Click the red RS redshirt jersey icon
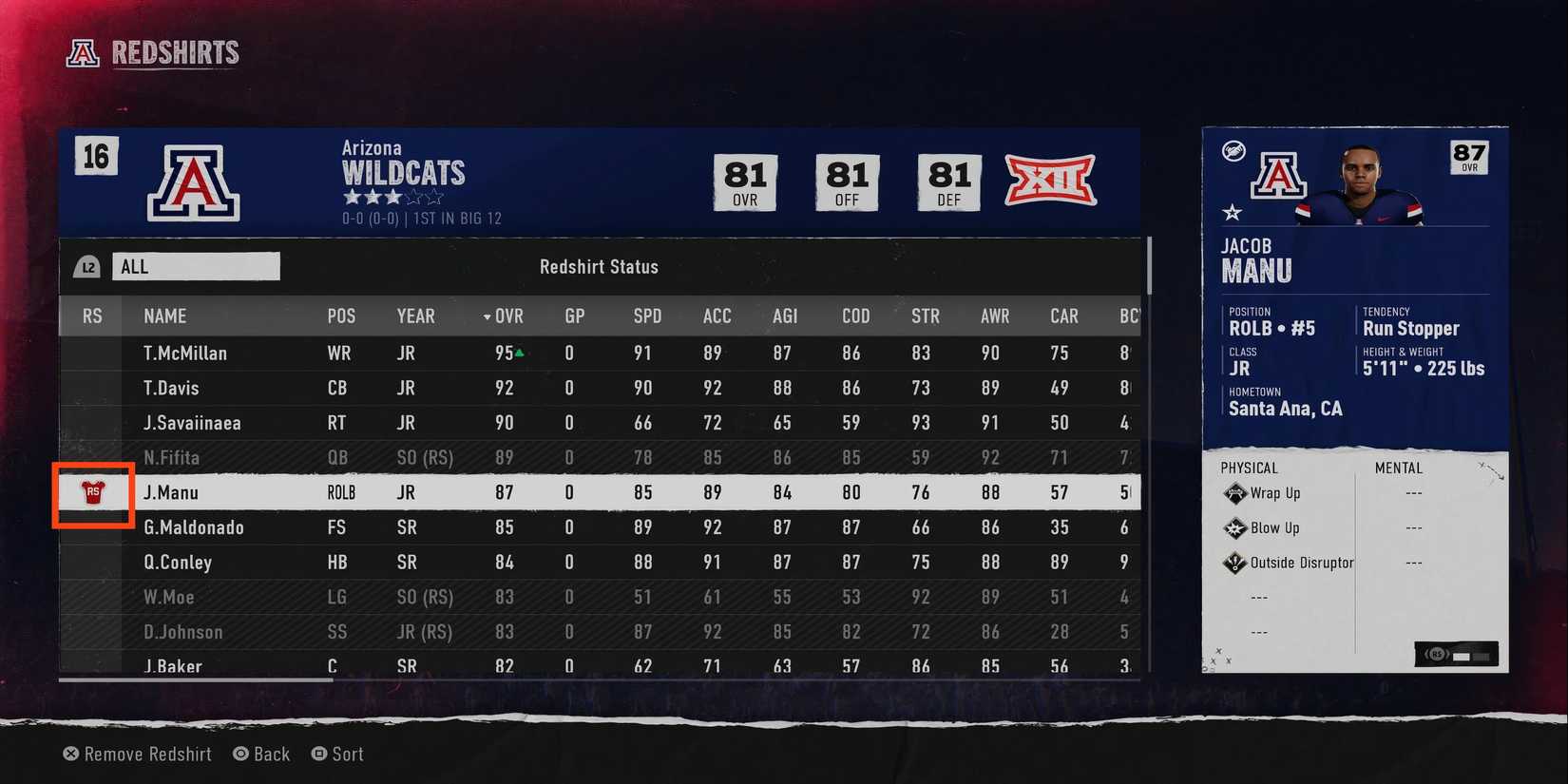The height and width of the screenshot is (784, 1568). 90,492
